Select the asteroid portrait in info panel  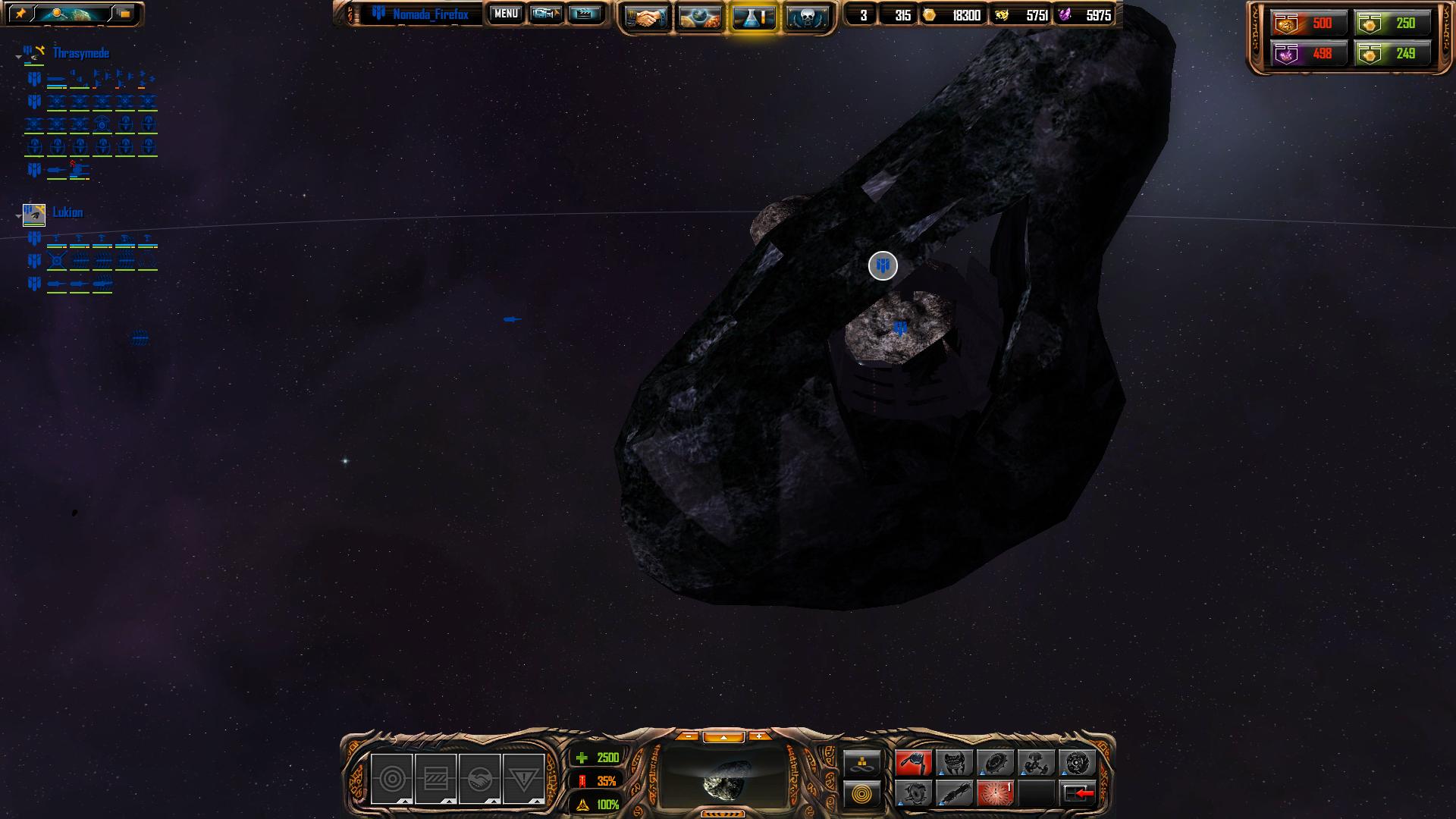pos(724,777)
